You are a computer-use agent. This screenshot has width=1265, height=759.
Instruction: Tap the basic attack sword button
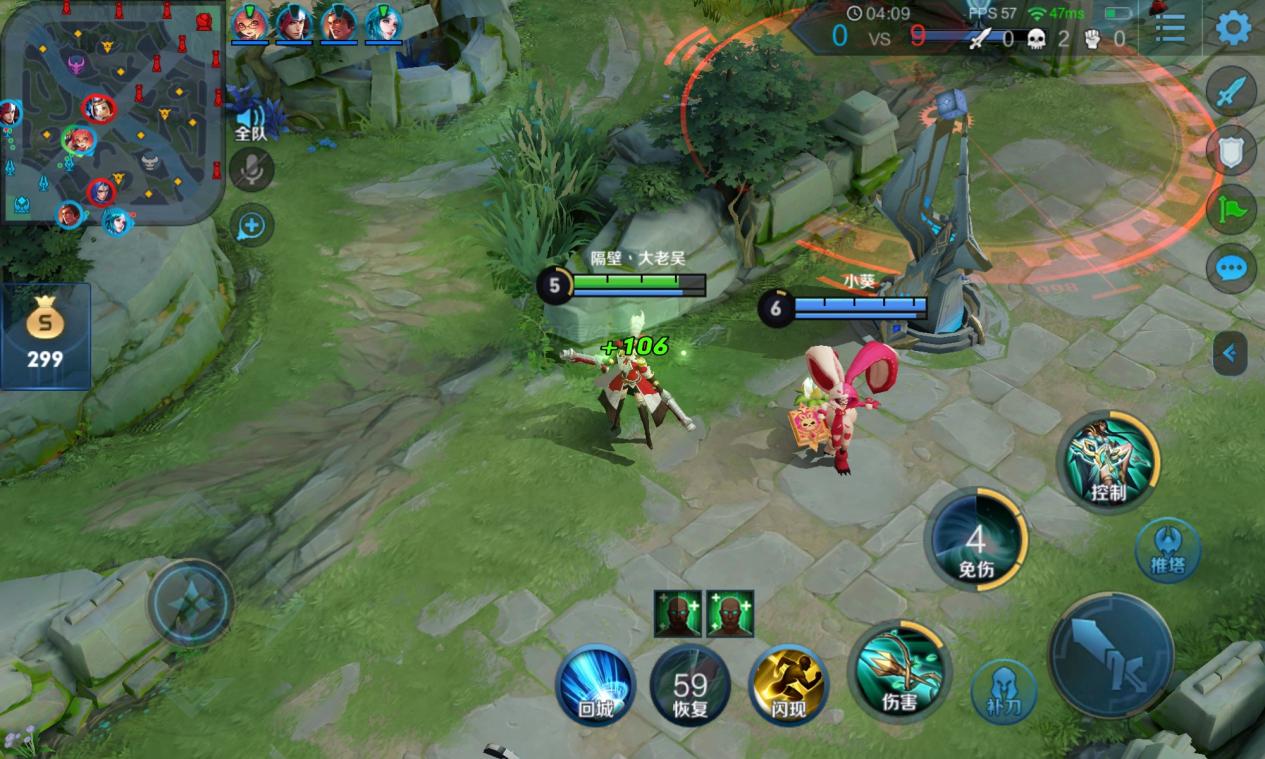click(x=1110, y=656)
